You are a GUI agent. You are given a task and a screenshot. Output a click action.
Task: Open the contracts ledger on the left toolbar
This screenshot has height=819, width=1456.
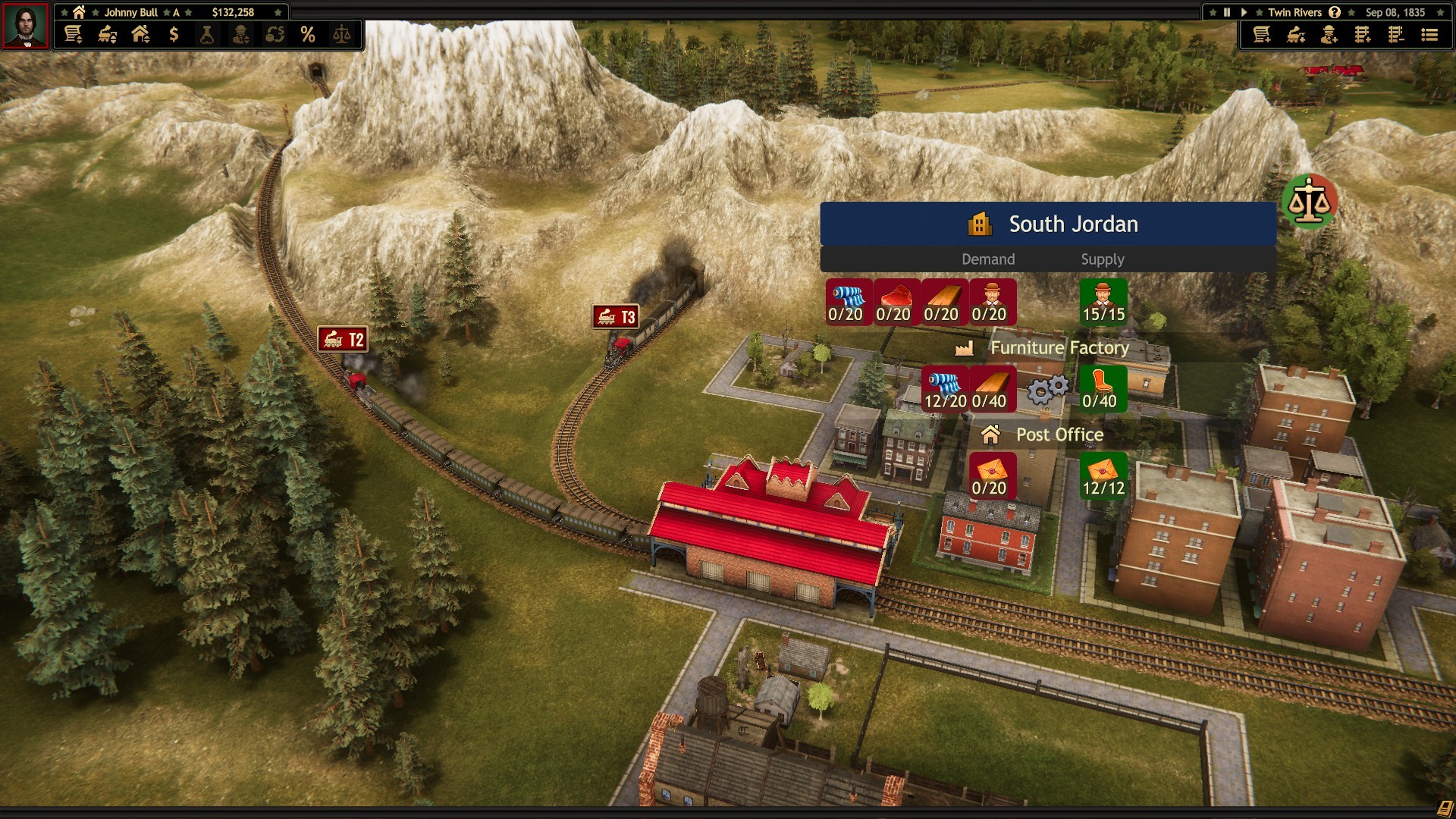[x=74, y=35]
